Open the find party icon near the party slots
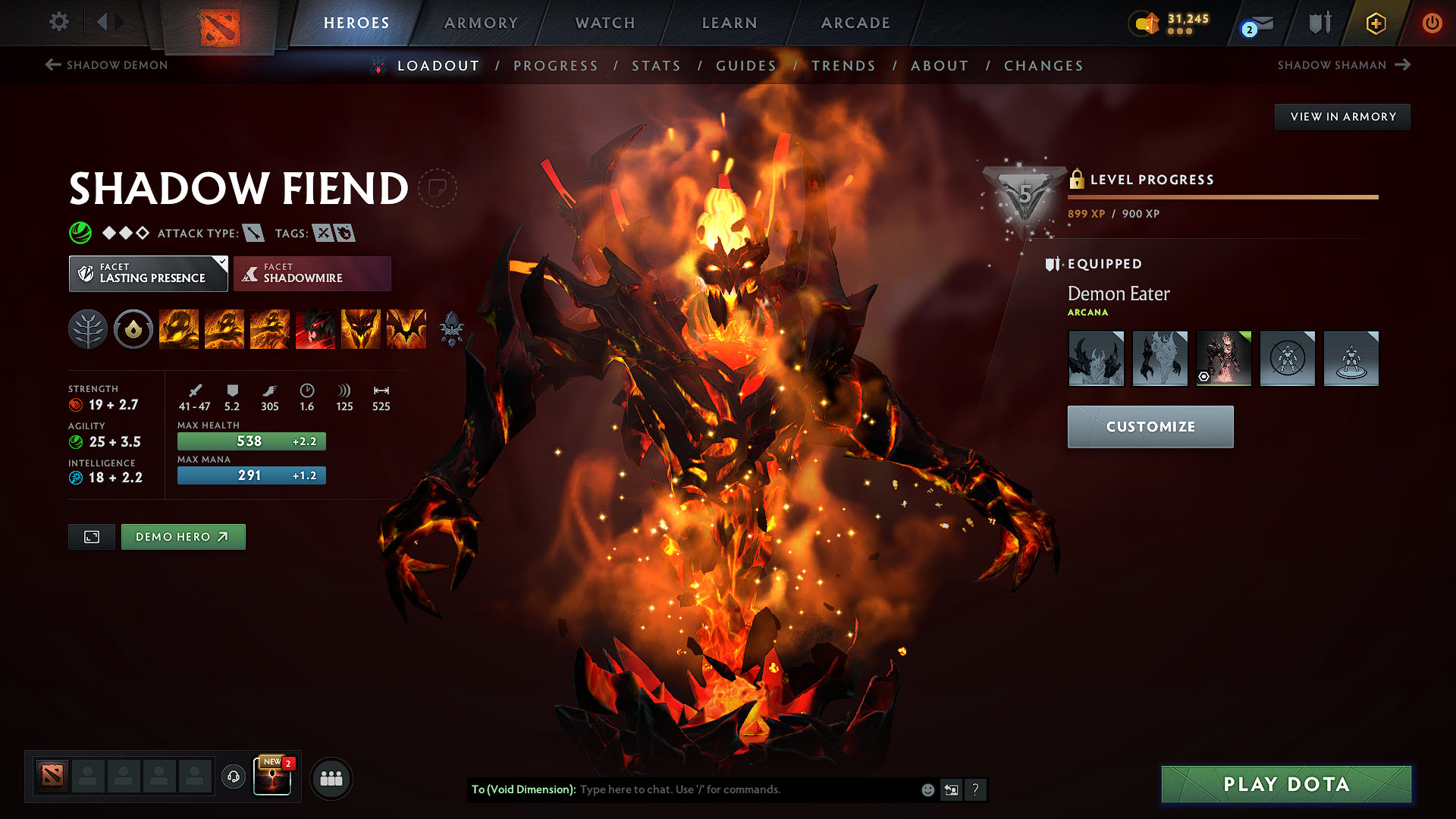The image size is (1456, 819). coord(331,777)
